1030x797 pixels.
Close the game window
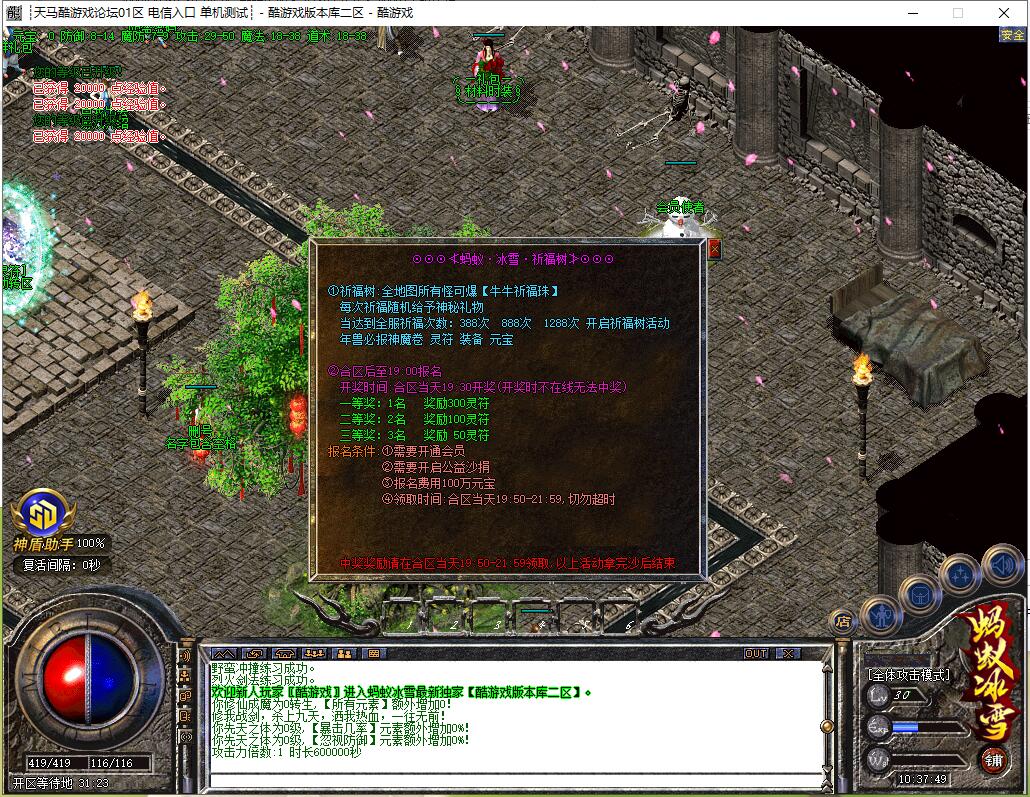[x=1003, y=13]
